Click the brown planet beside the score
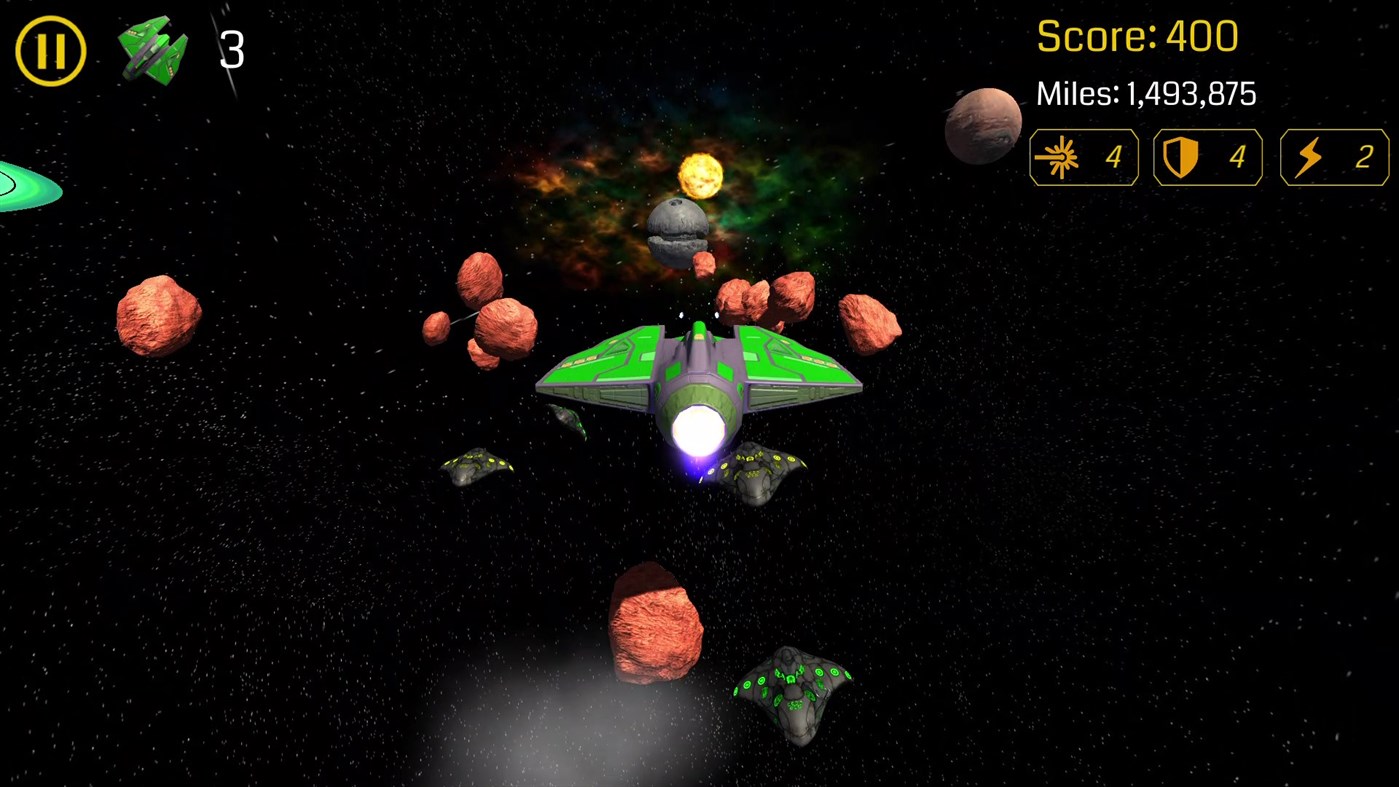The width and height of the screenshot is (1399, 787). tap(983, 126)
